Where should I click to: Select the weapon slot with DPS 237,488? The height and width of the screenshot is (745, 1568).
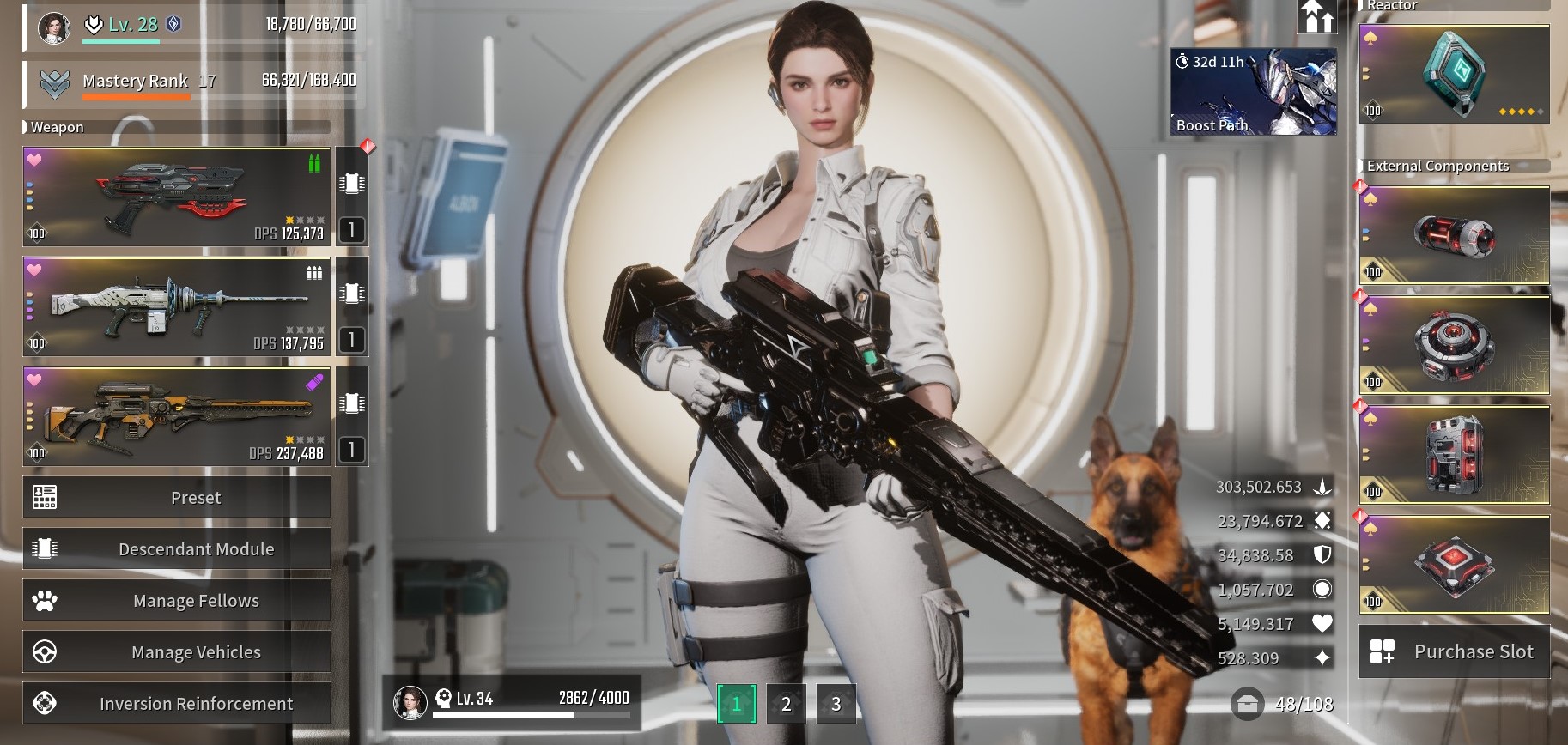tap(177, 417)
